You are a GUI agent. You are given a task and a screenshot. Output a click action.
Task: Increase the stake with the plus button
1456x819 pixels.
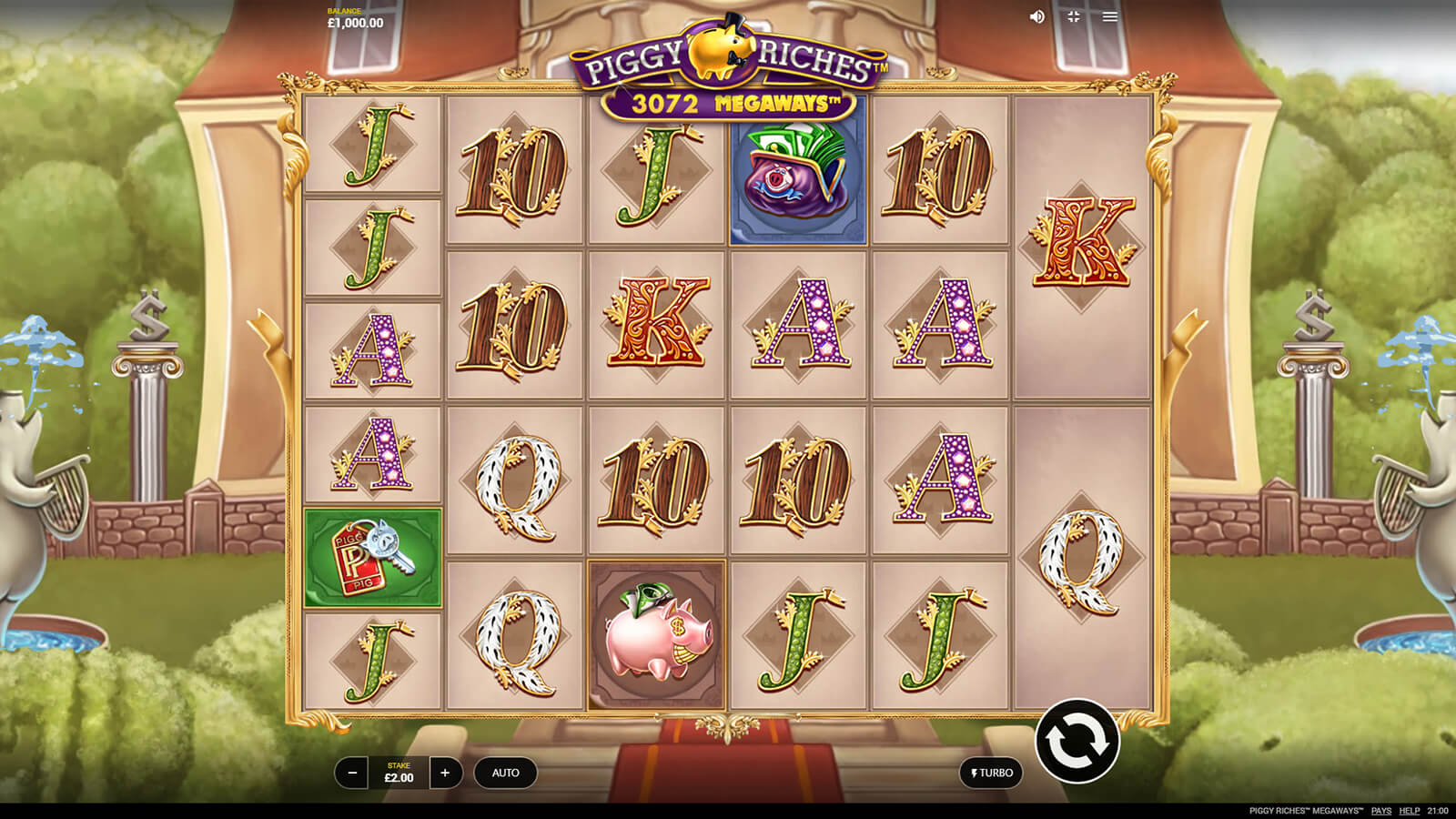445,773
